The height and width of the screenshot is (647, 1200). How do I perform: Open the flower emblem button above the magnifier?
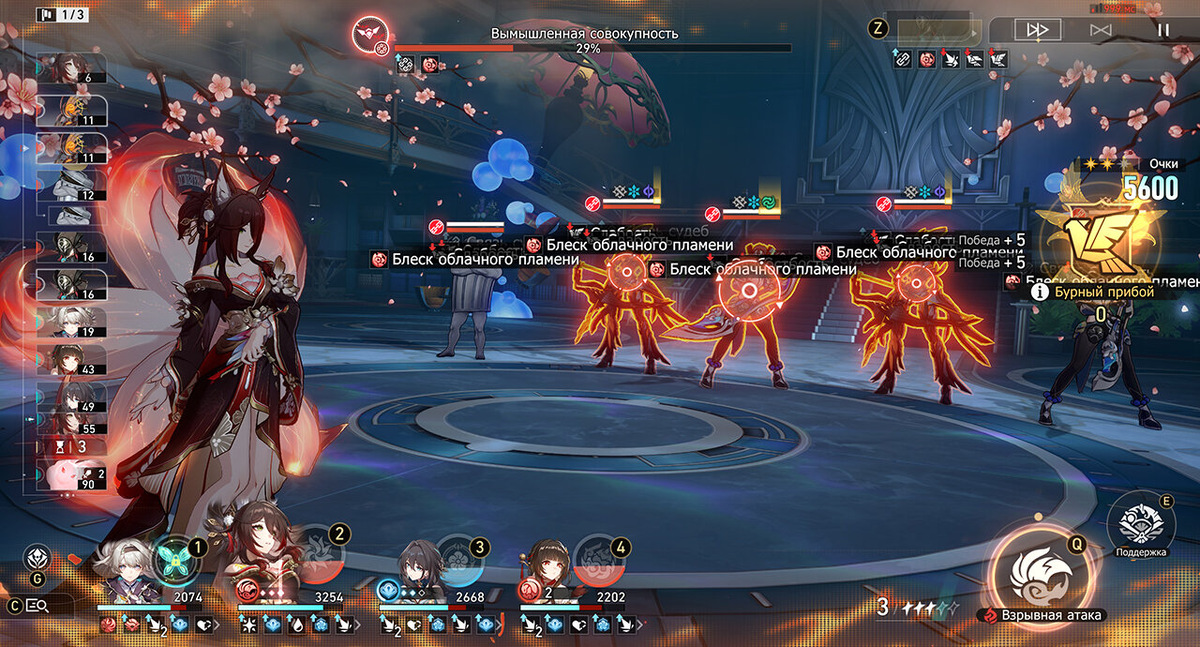coord(37,558)
